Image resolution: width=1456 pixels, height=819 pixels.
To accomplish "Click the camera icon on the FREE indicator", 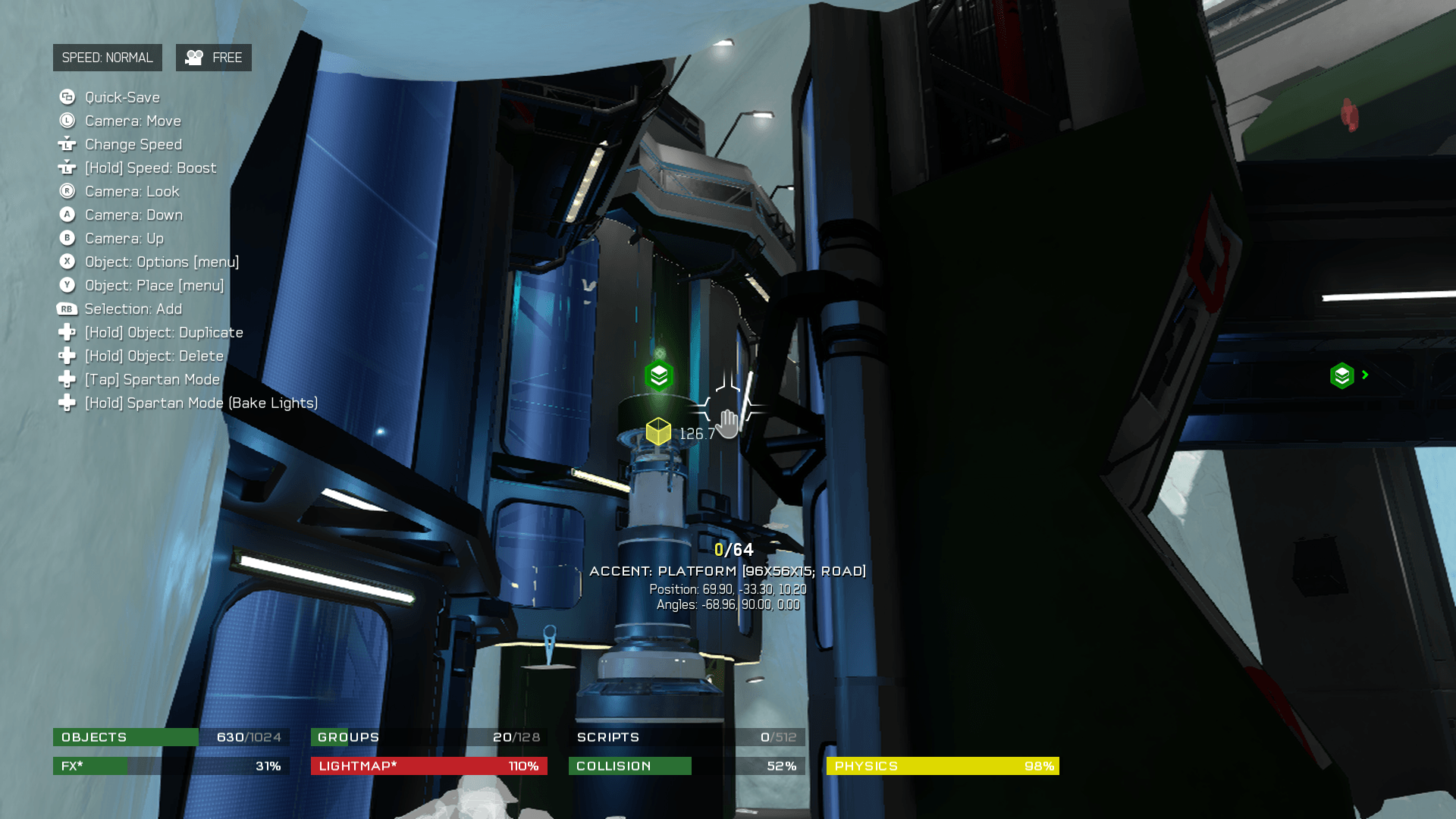I will 196,57.
